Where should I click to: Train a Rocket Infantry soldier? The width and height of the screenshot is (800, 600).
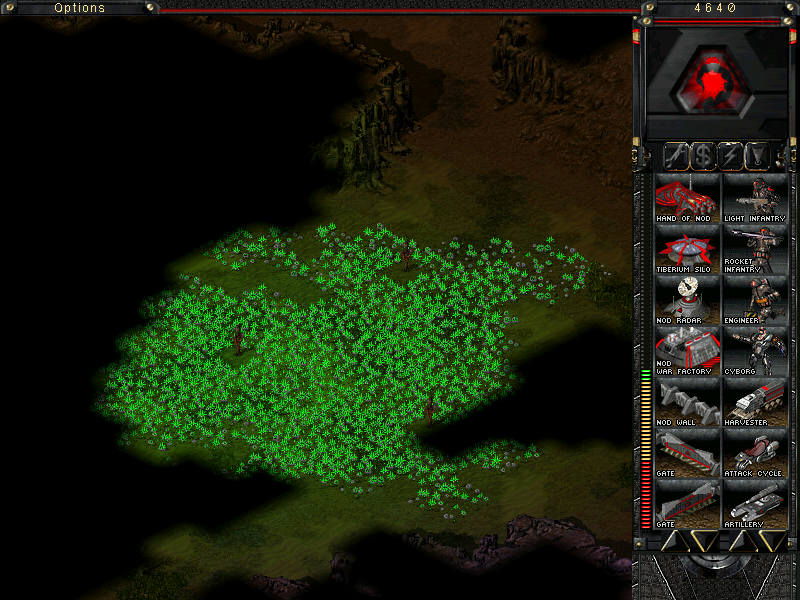coord(755,249)
